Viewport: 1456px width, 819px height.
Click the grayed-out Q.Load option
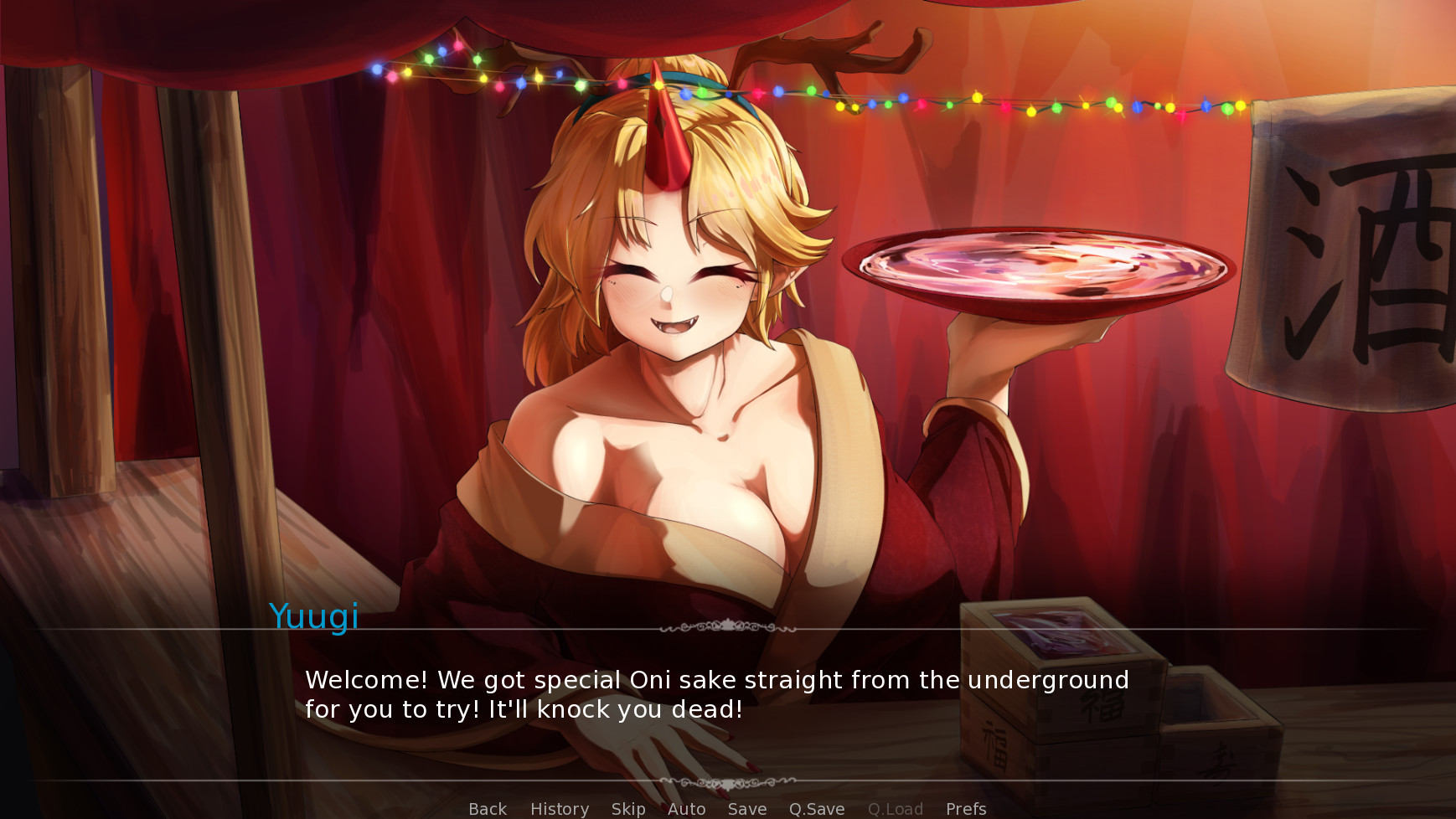click(x=895, y=809)
